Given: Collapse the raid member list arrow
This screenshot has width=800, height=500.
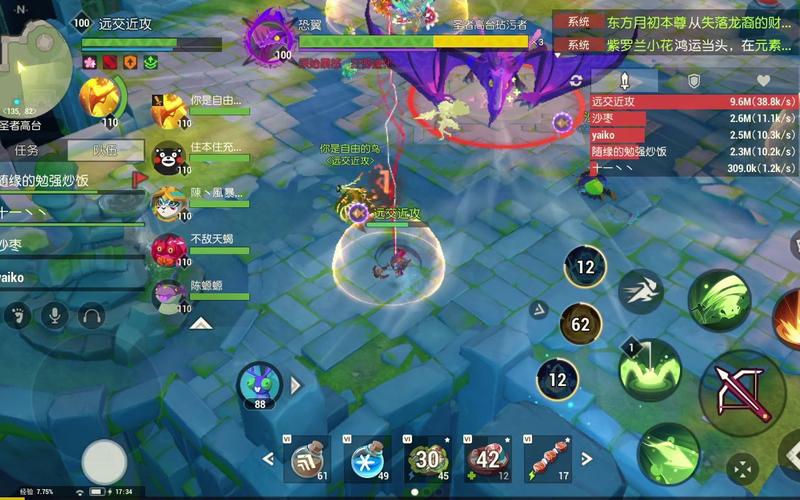Looking at the screenshot, I should click(x=199, y=323).
